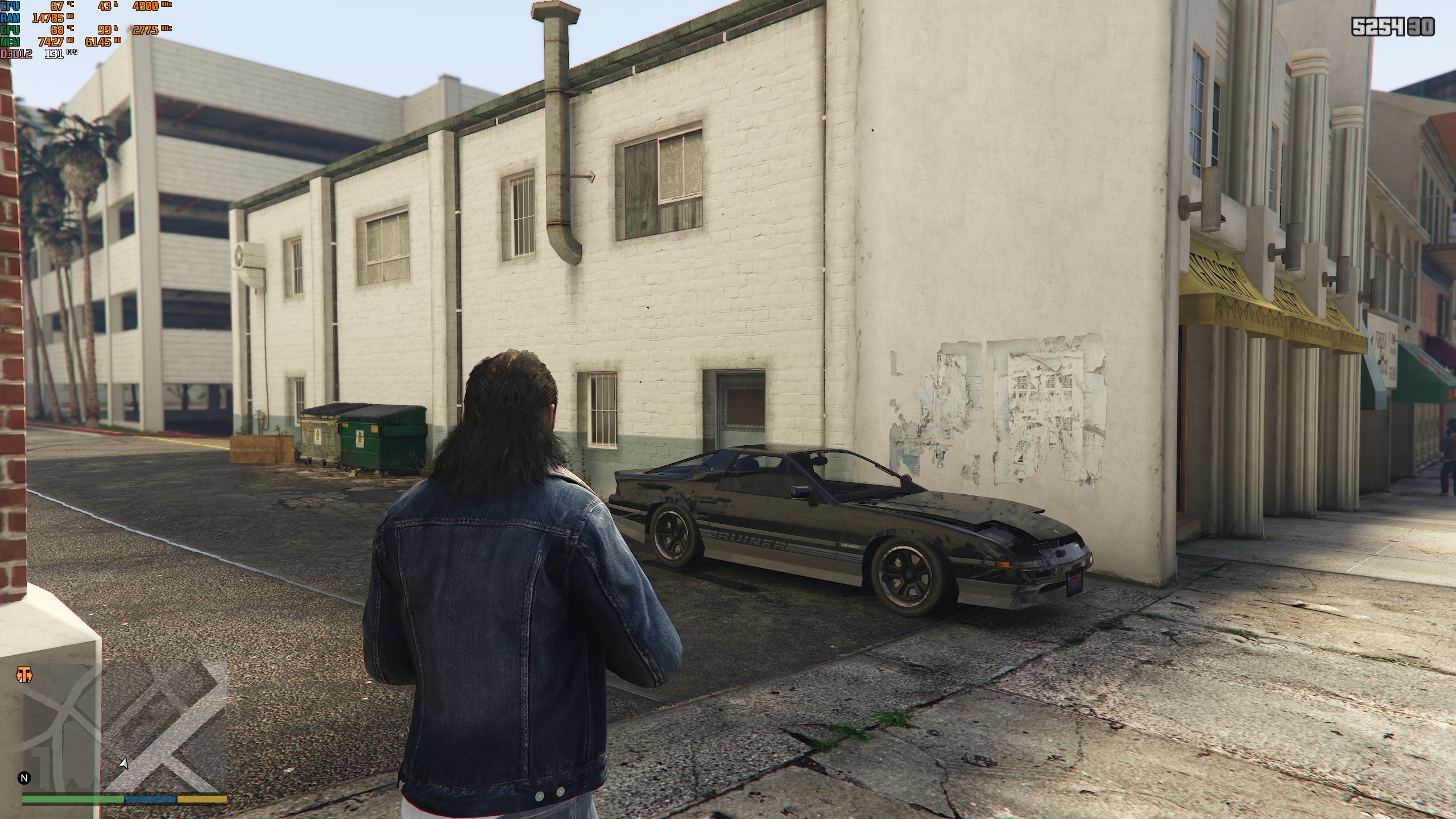Select the orange T blip on the minimap

coord(24,675)
